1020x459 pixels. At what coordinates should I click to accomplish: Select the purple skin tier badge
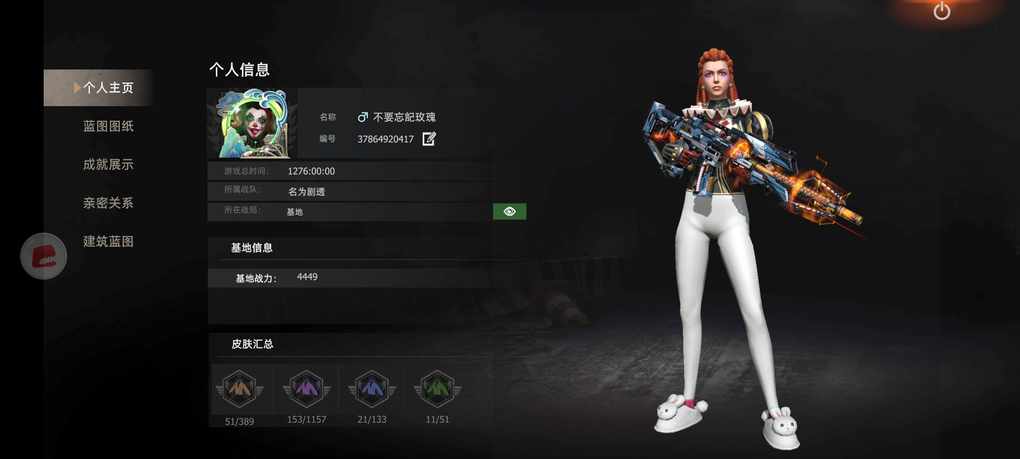(305, 388)
